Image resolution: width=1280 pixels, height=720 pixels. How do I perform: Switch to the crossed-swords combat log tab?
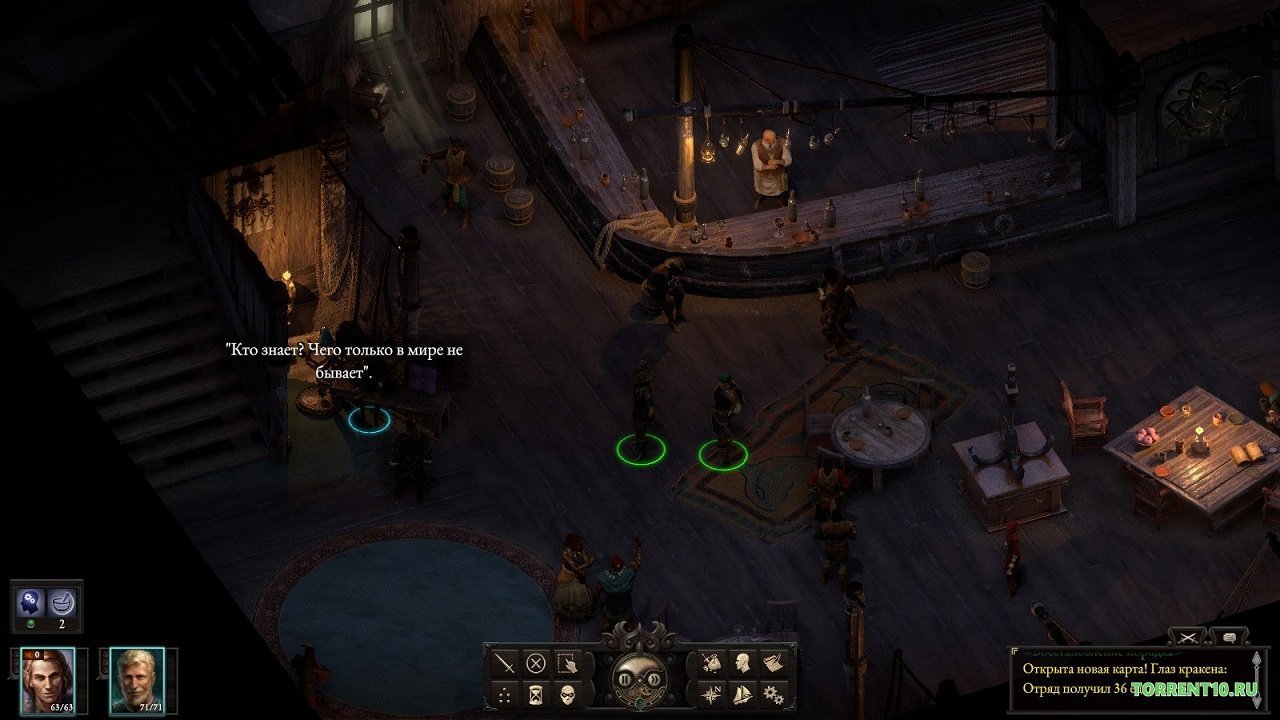tap(1188, 638)
